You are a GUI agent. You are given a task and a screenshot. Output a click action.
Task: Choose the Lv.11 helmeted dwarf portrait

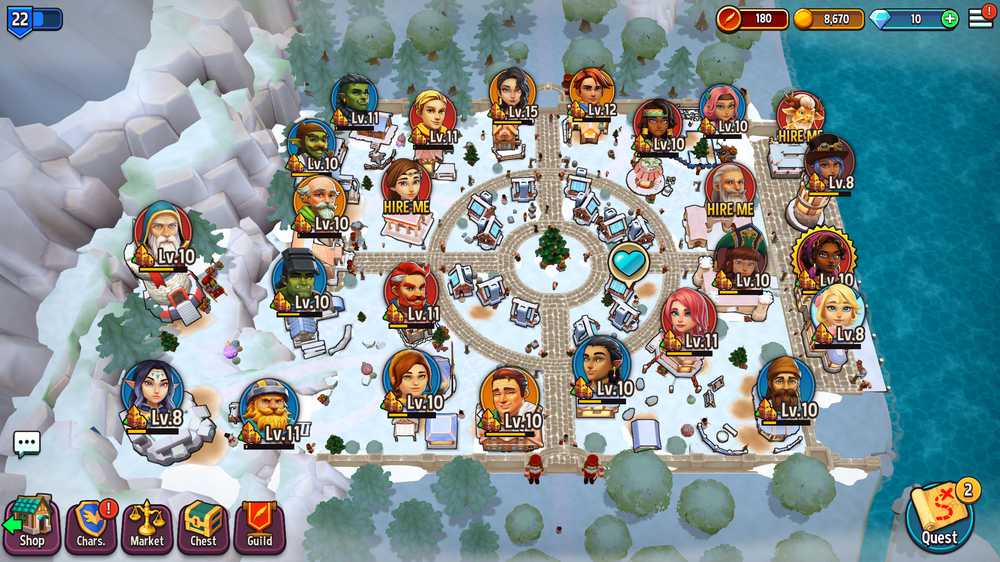pos(269,407)
